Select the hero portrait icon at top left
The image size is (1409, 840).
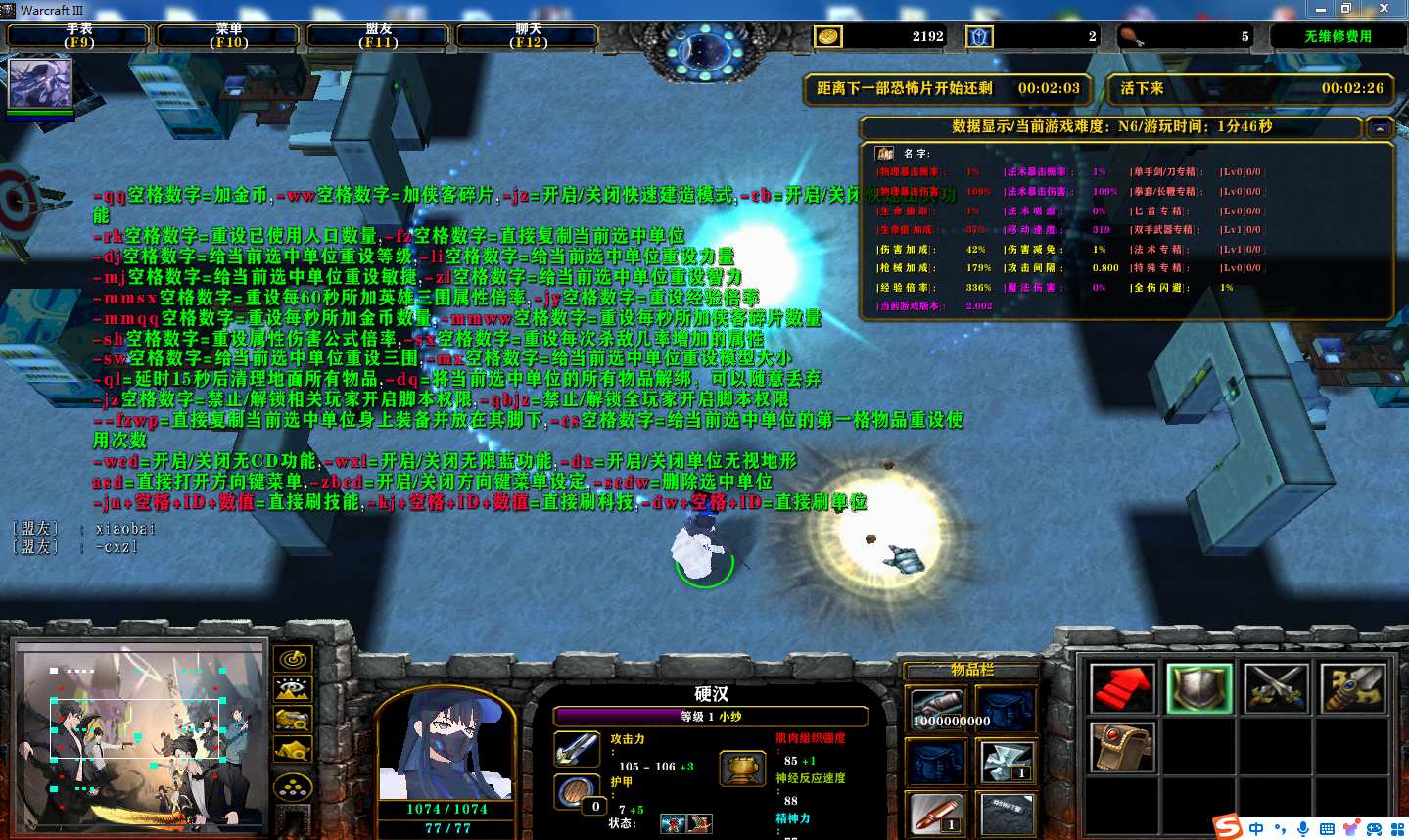point(40,84)
